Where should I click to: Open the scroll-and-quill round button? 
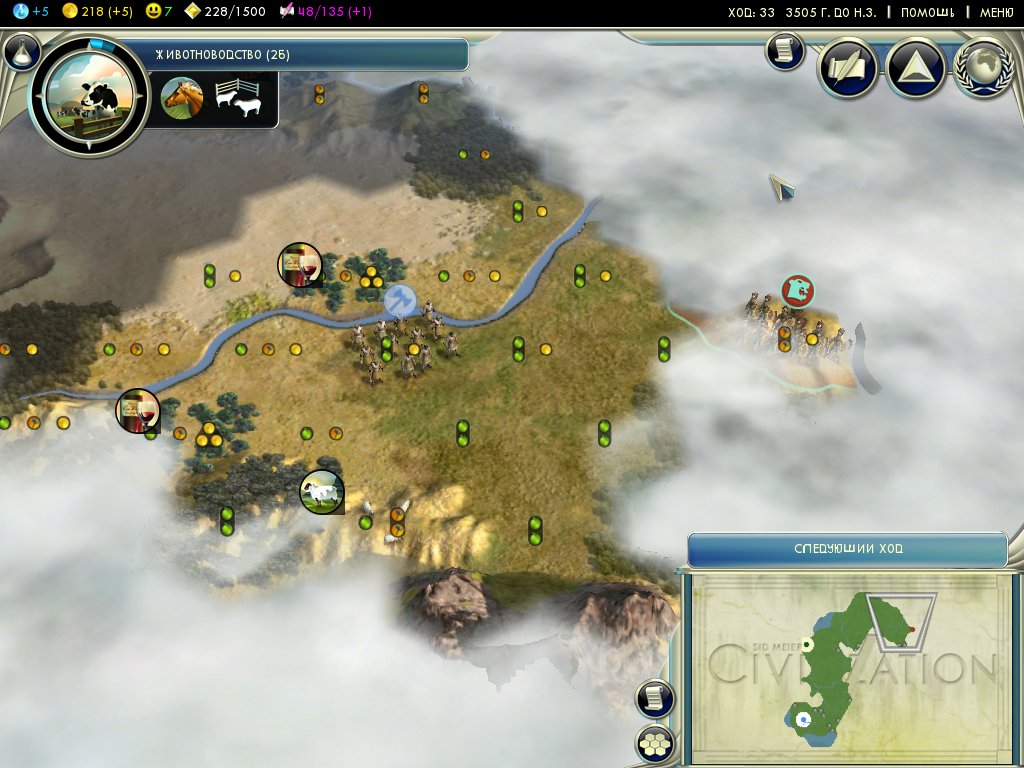click(x=848, y=69)
